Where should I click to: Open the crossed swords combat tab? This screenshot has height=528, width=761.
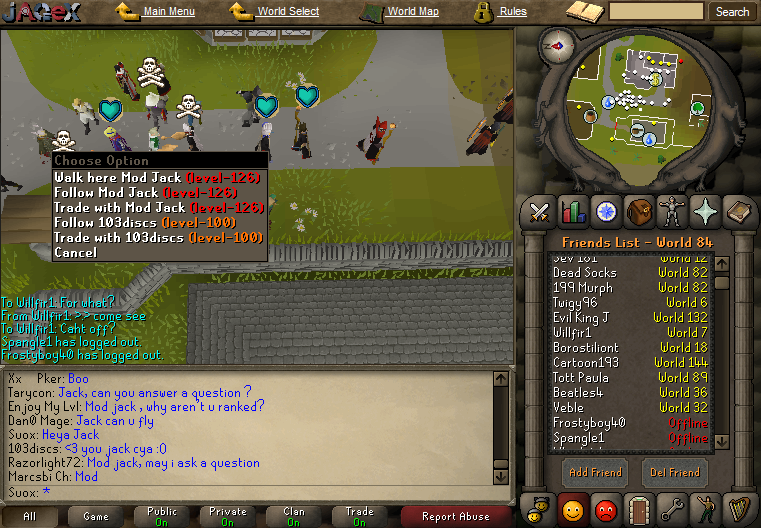tap(541, 212)
